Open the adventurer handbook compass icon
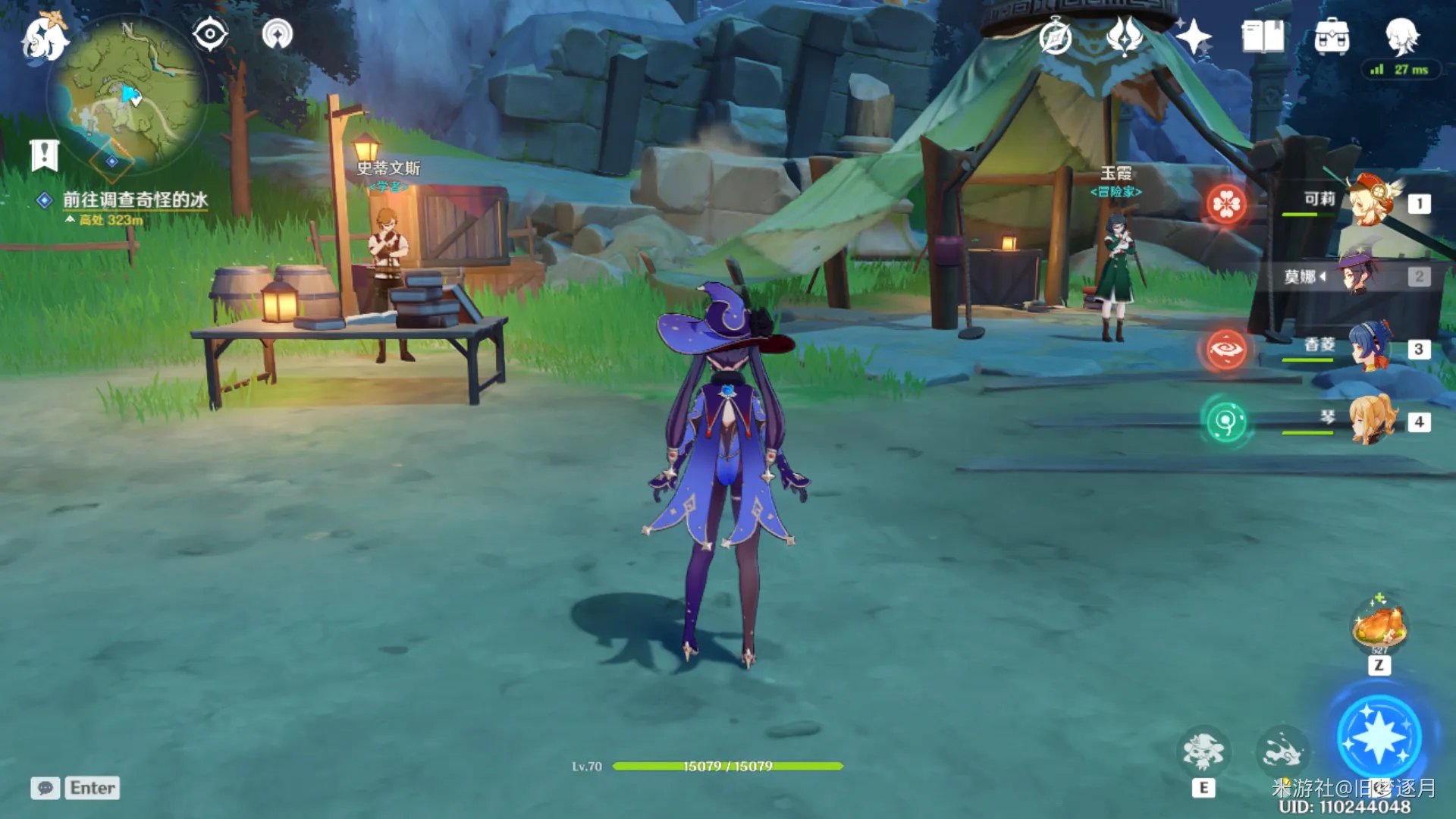This screenshot has height=819, width=1456. (x=1055, y=36)
